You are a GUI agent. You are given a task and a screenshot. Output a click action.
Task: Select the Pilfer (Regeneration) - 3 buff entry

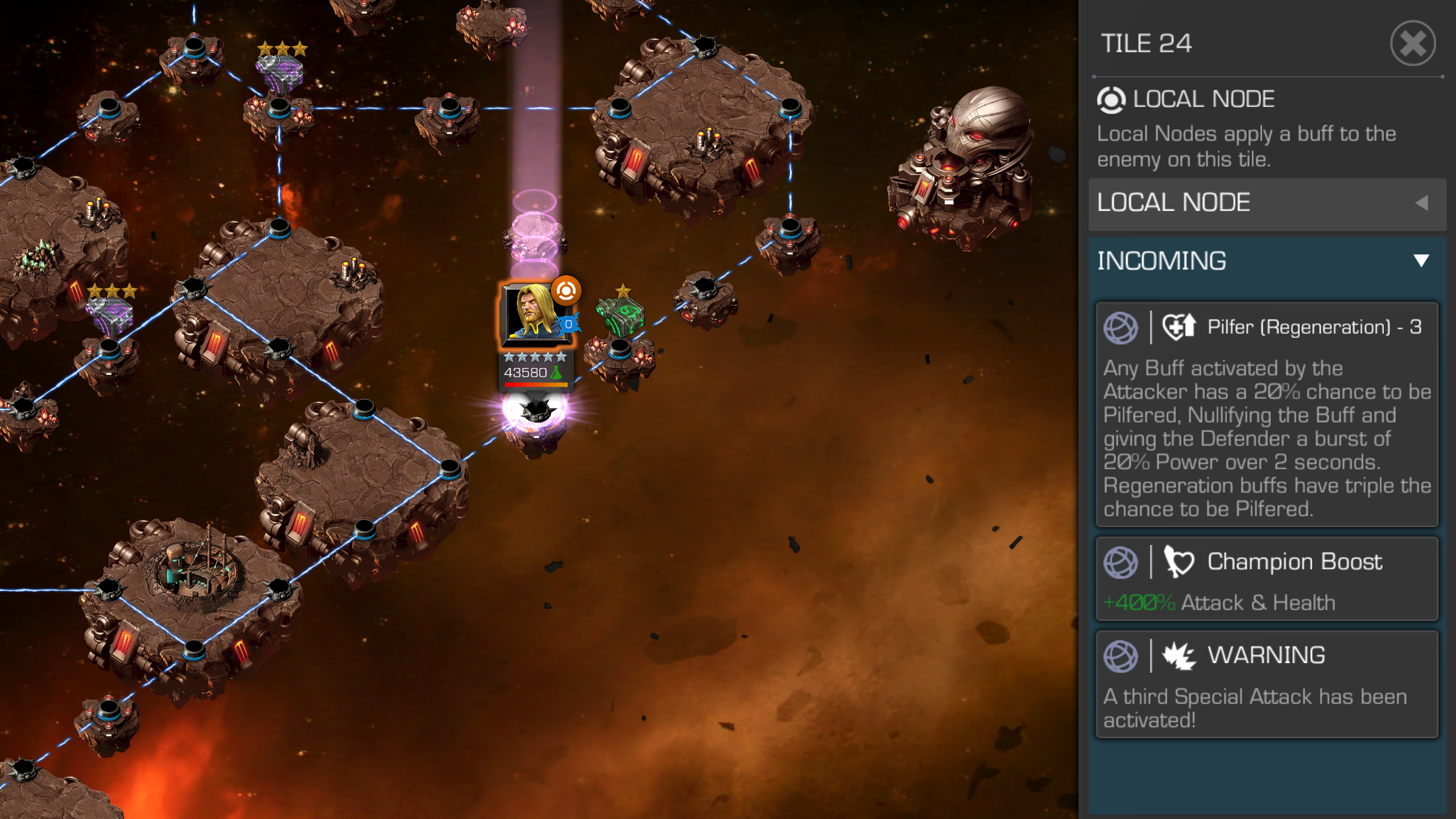[1267, 414]
